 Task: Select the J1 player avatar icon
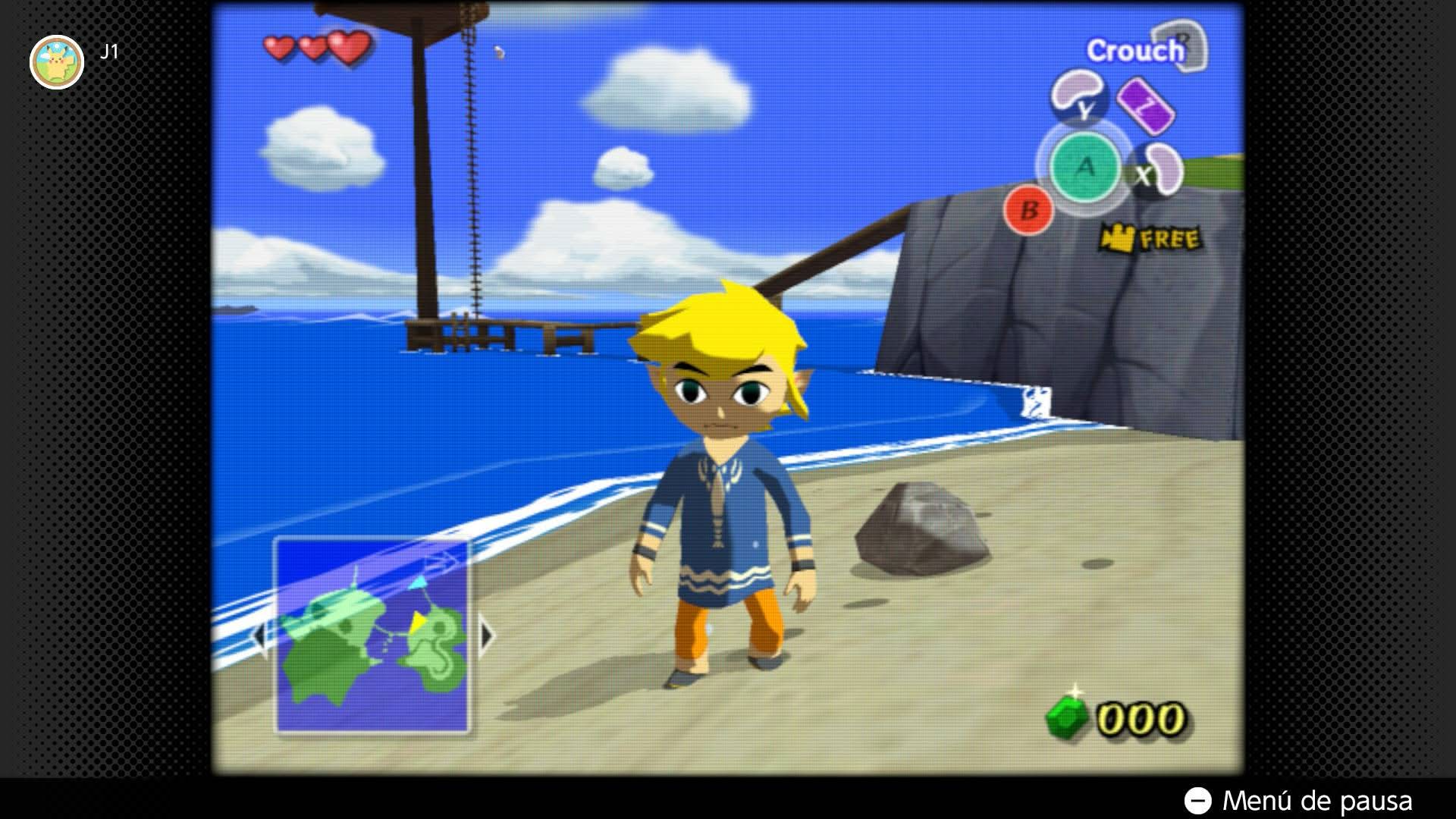coord(57,62)
